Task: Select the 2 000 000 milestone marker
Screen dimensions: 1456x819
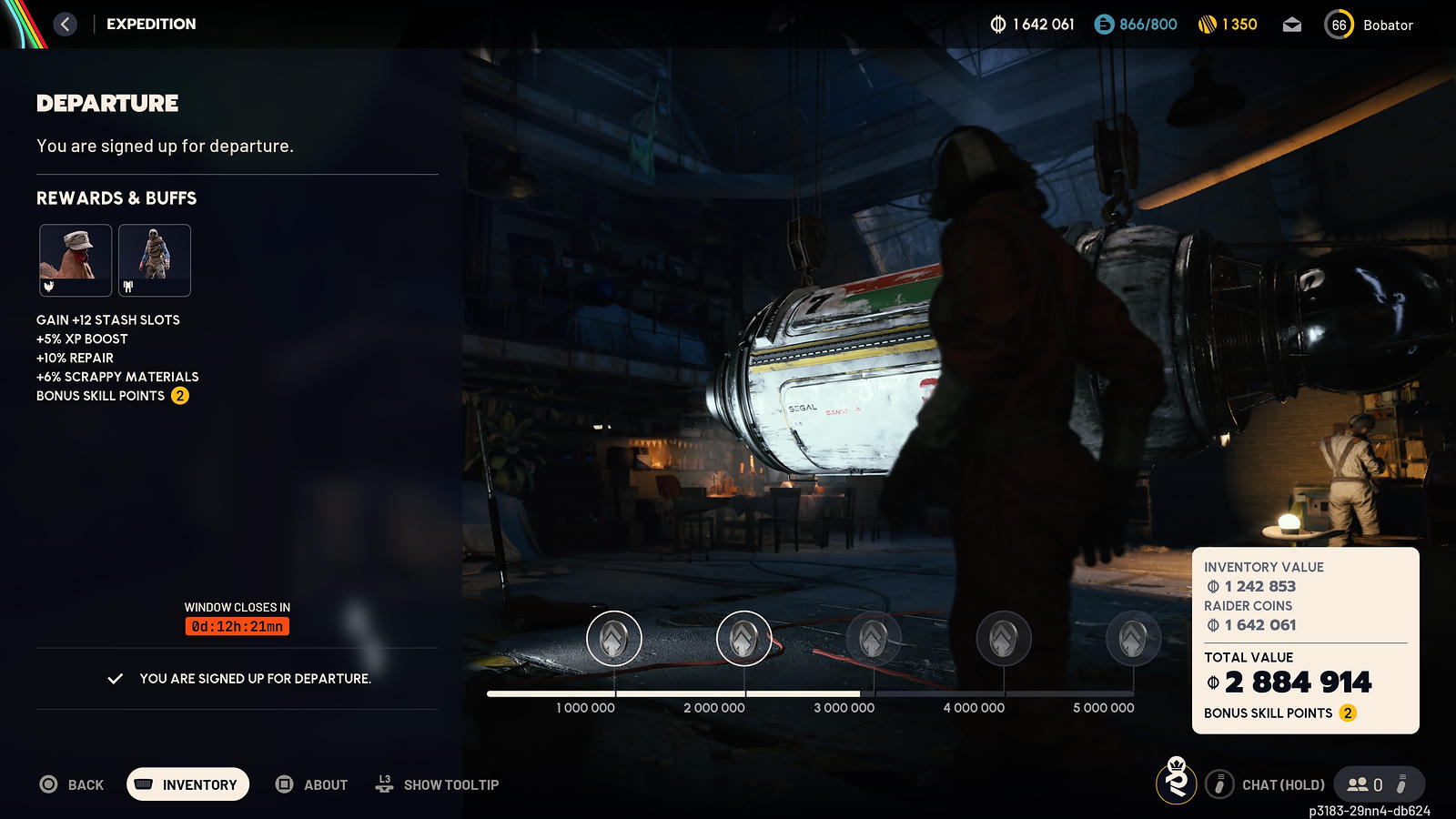Action: [x=743, y=638]
